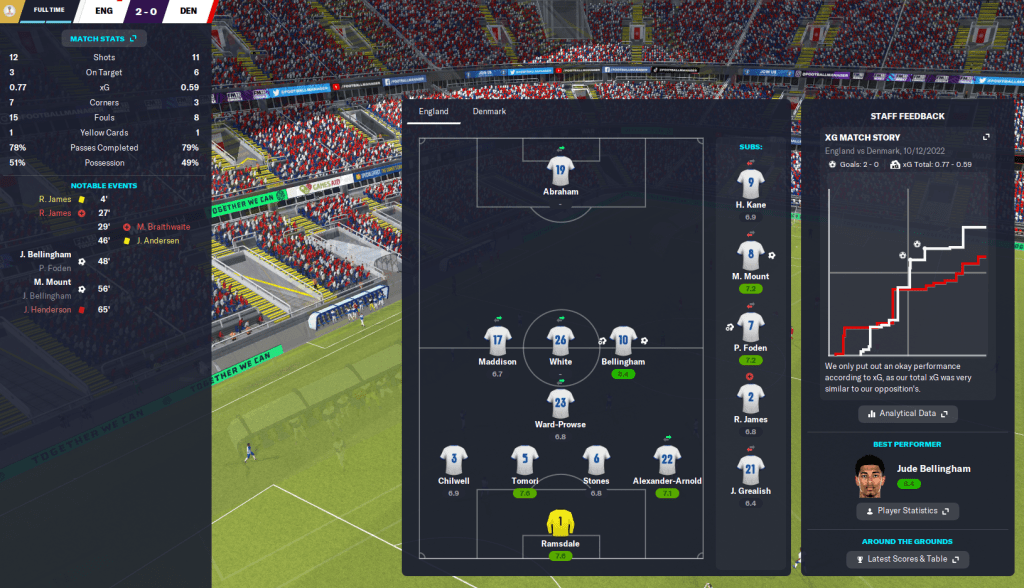Expand the xG Match Story graph

[986, 137]
